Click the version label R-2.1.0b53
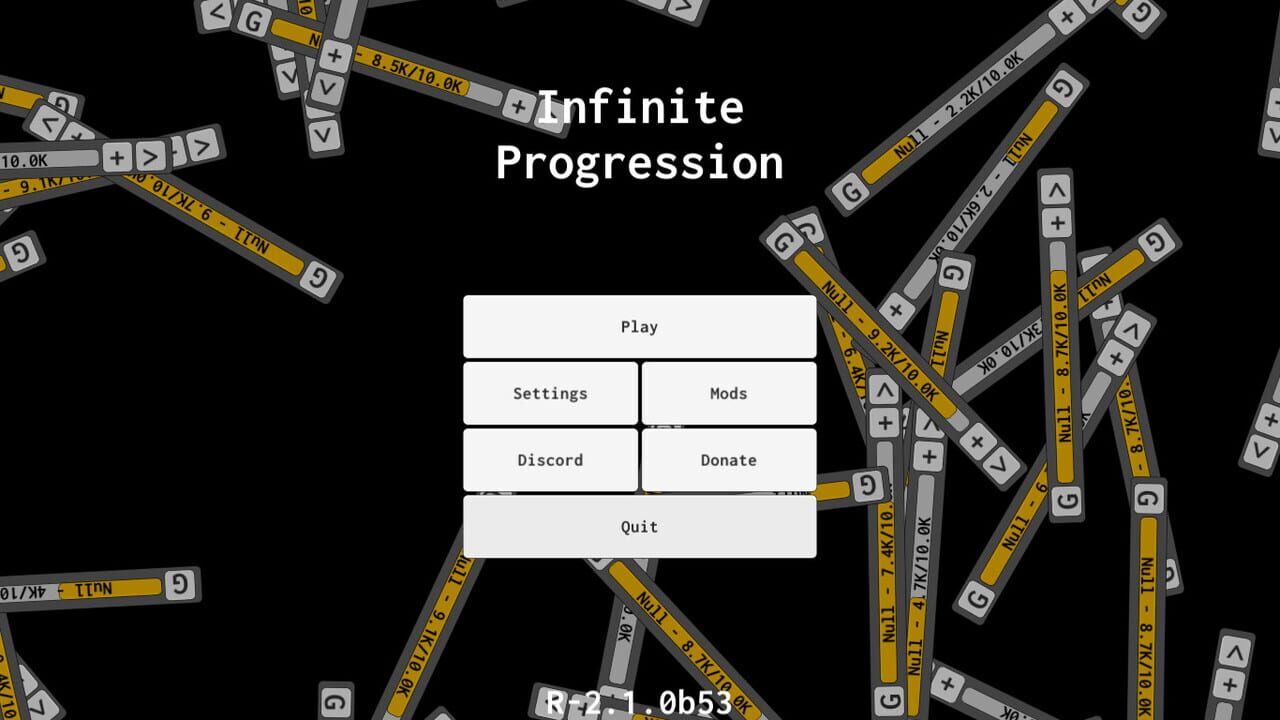The image size is (1280, 720). click(x=638, y=702)
